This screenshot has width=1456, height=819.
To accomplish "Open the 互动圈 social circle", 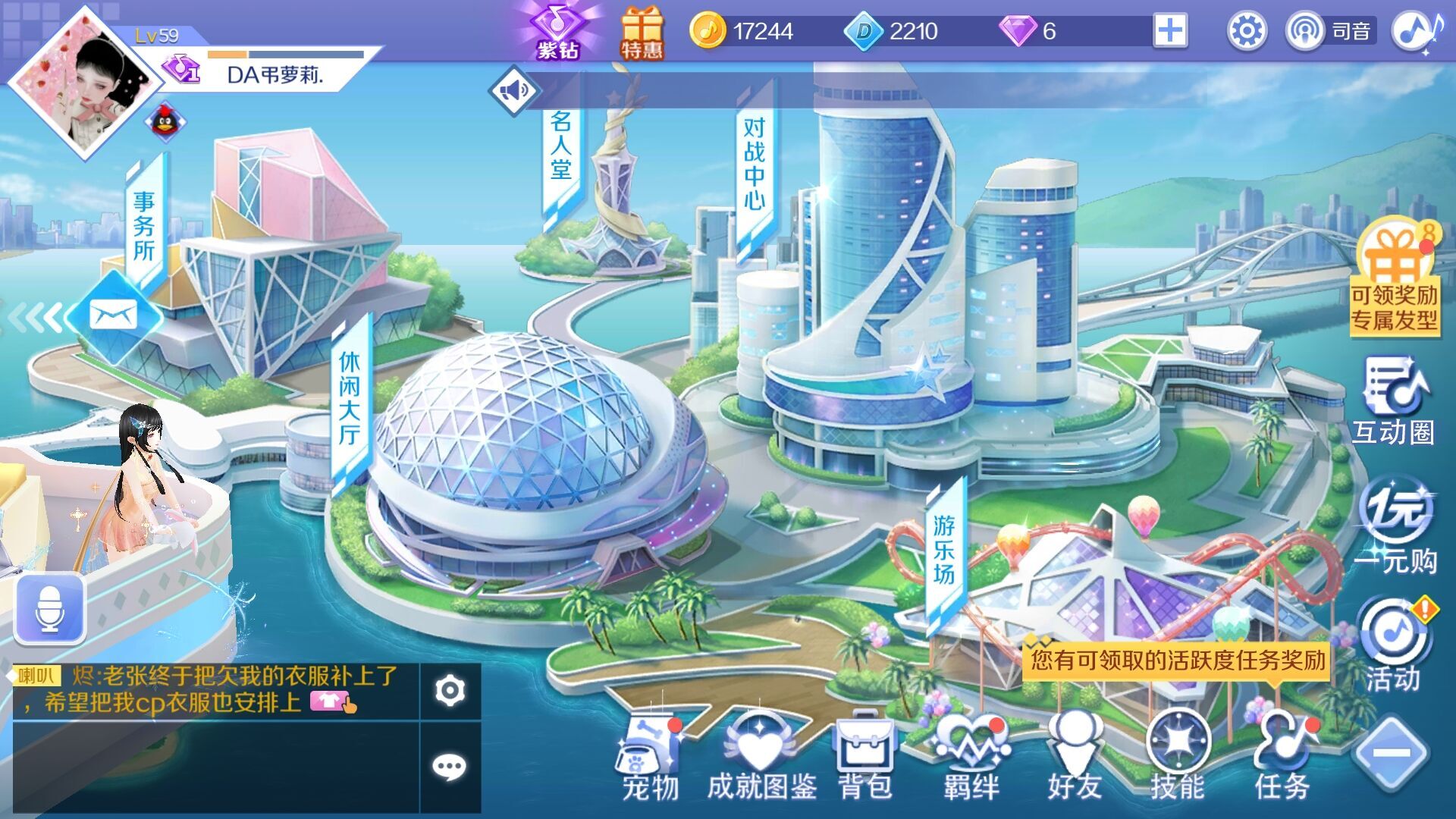I will [x=1394, y=402].
